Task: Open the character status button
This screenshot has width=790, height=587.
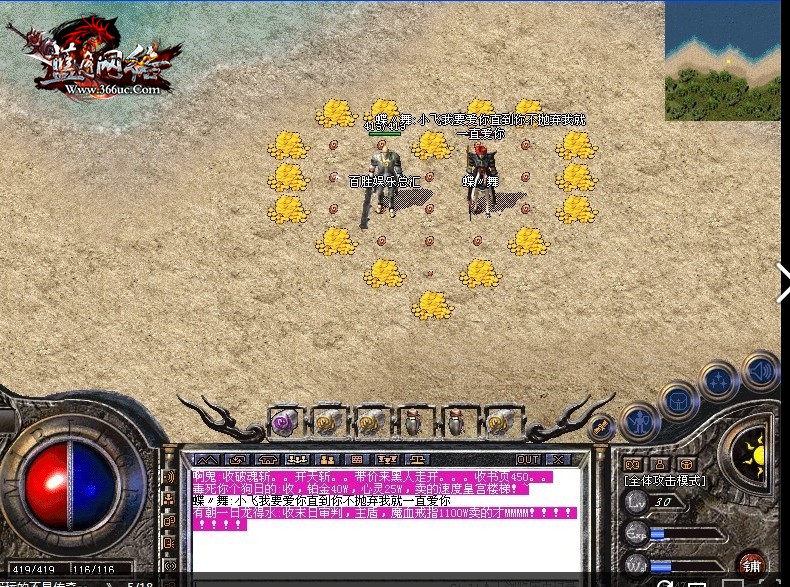Action: (637, 421)
